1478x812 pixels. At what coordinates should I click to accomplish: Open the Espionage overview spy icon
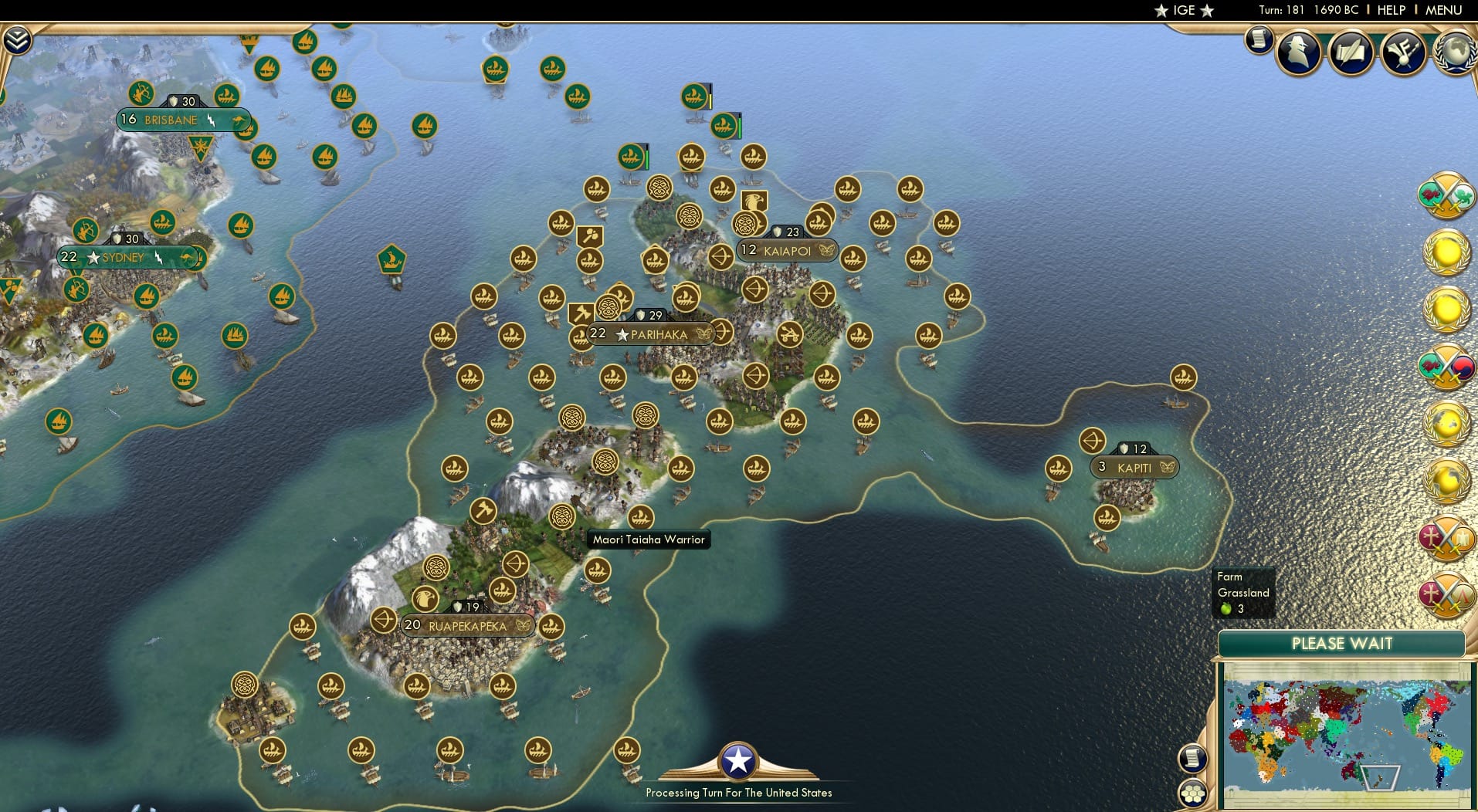click(x=1300, y=52)
